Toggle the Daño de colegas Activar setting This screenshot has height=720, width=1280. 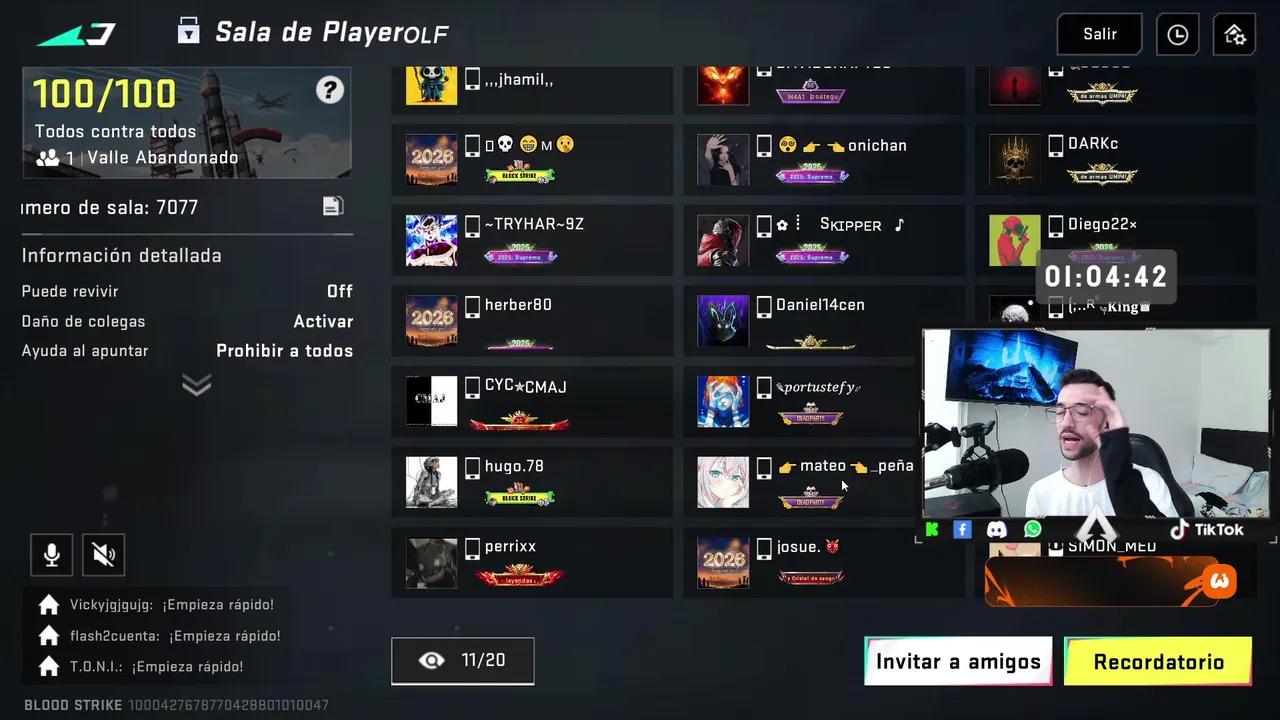(x=322, y=321)
